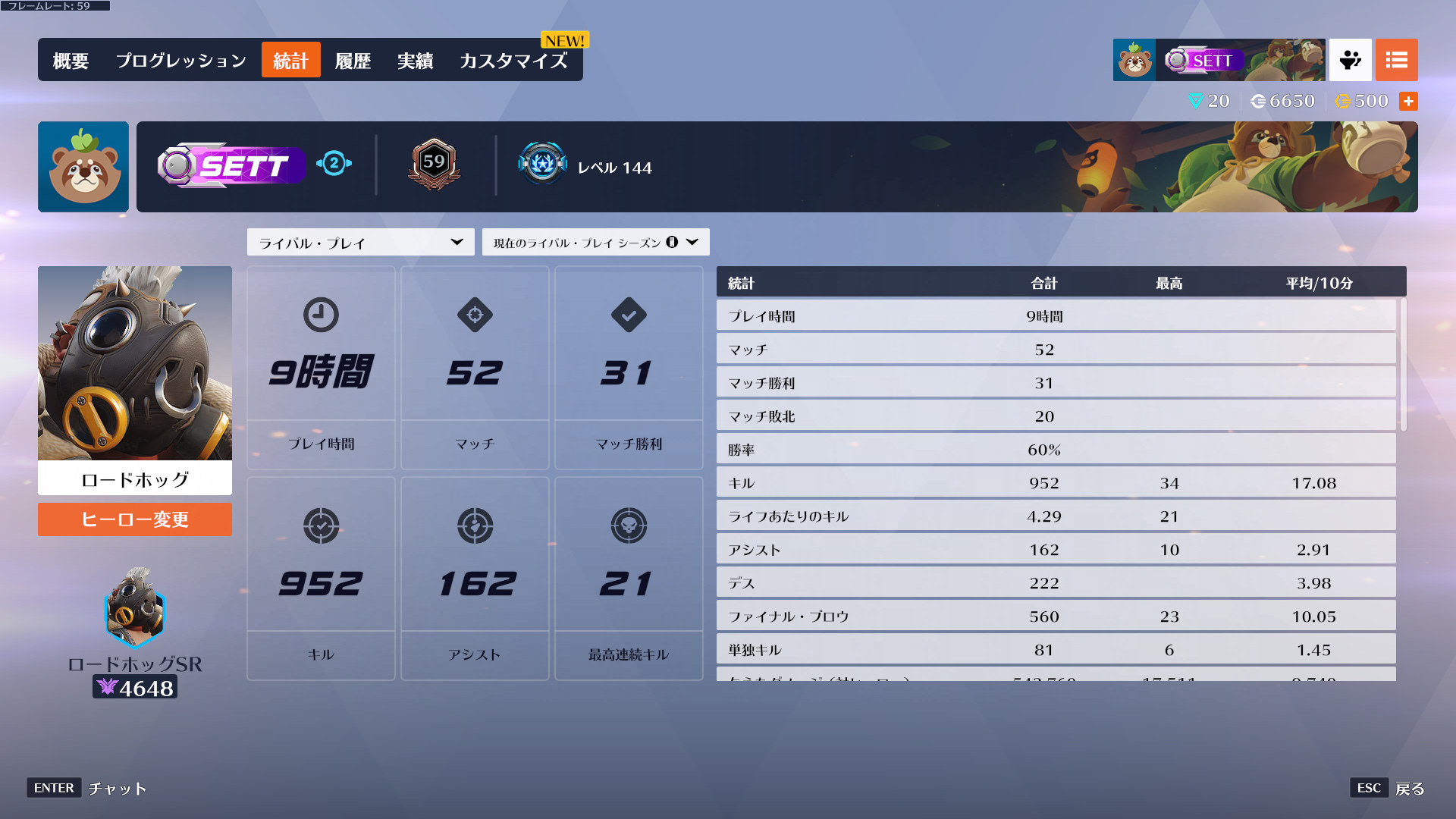Image resolution: width=1456 pixels, height=819 pixels.
Task: Click the Roadhog hero portrait
Action: 135,364
